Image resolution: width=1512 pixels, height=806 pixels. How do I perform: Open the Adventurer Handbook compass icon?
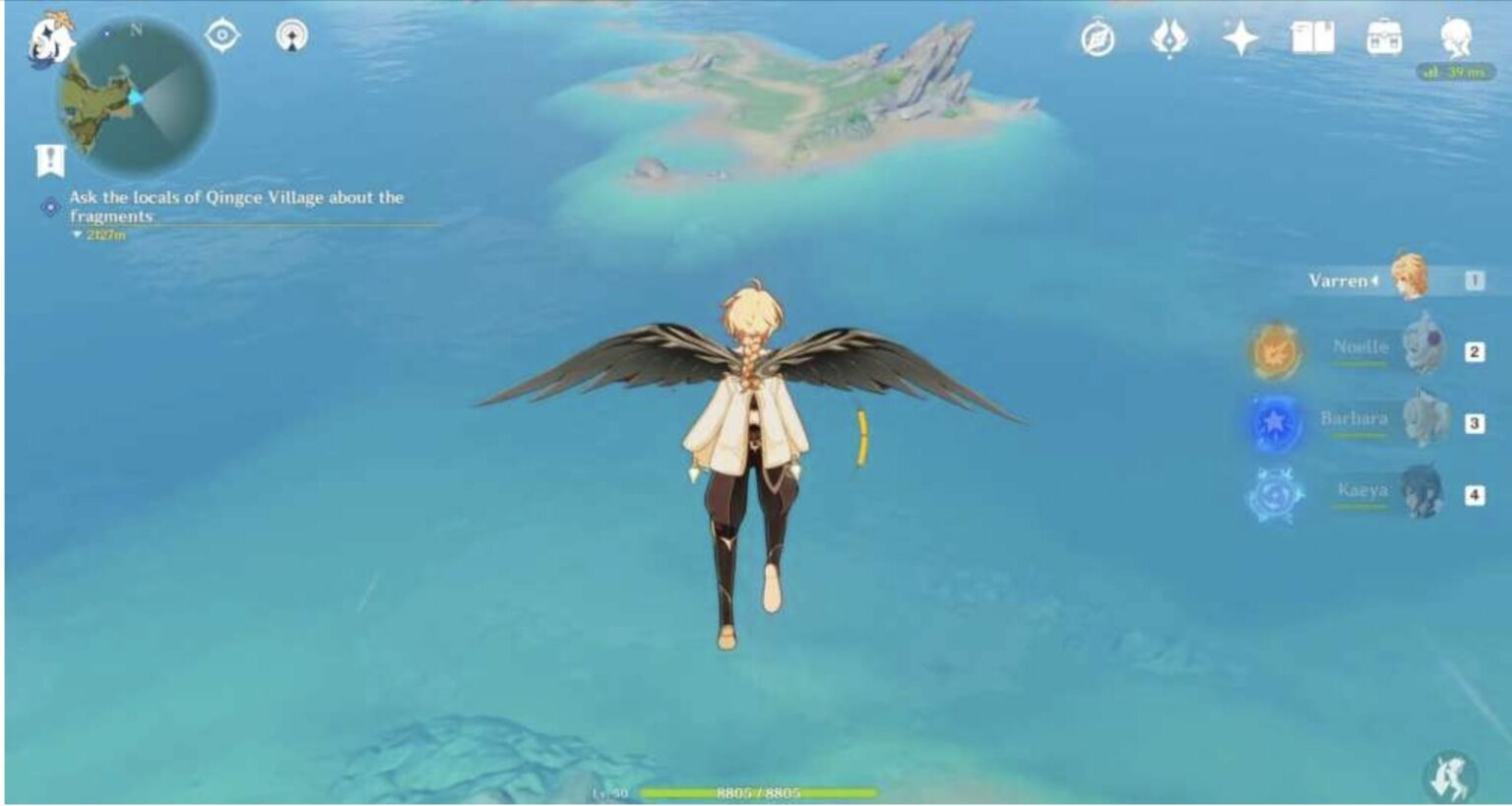(1098, 39)
